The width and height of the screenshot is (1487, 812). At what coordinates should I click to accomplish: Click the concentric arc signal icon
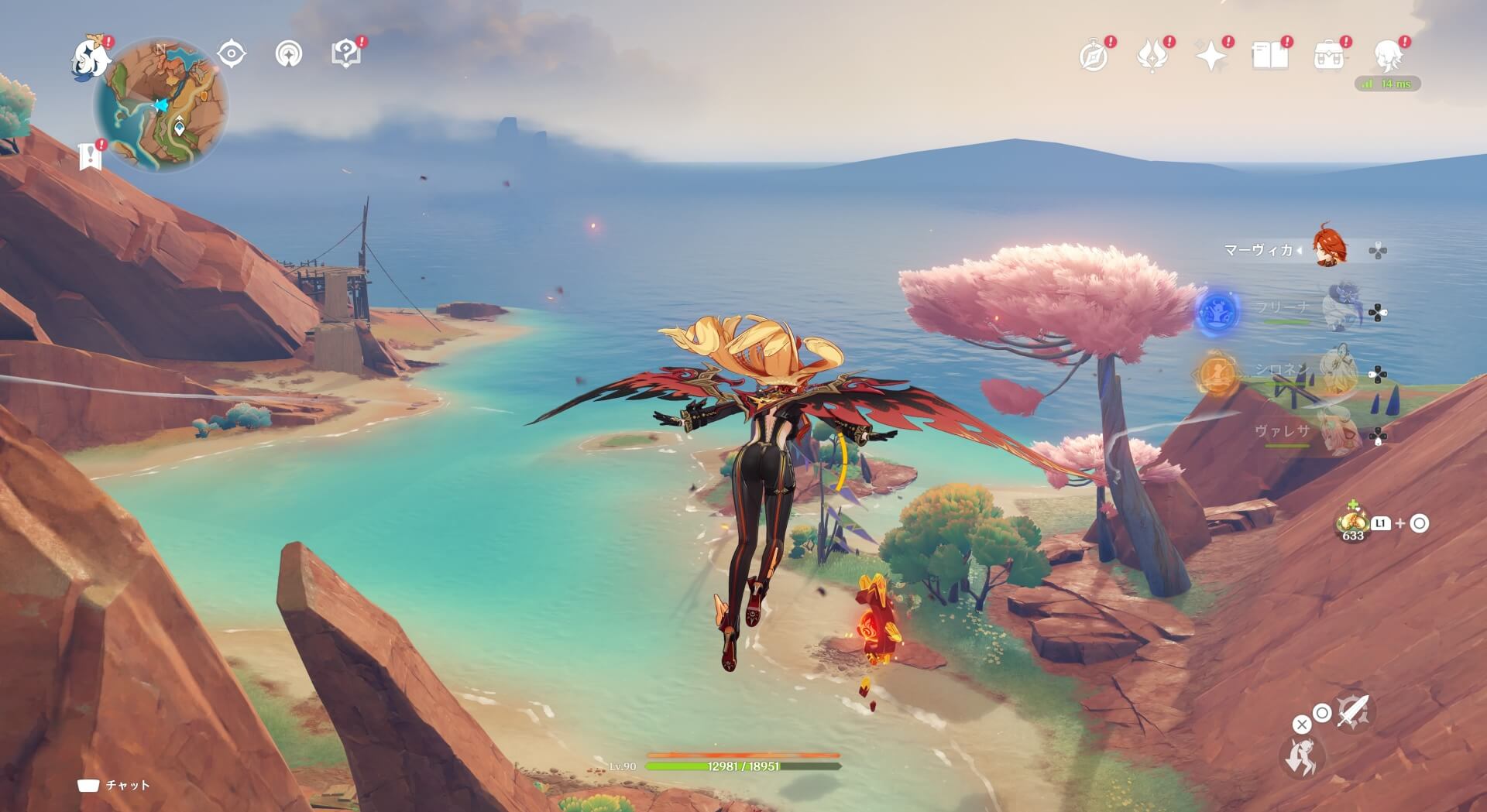tap(289, 54)
